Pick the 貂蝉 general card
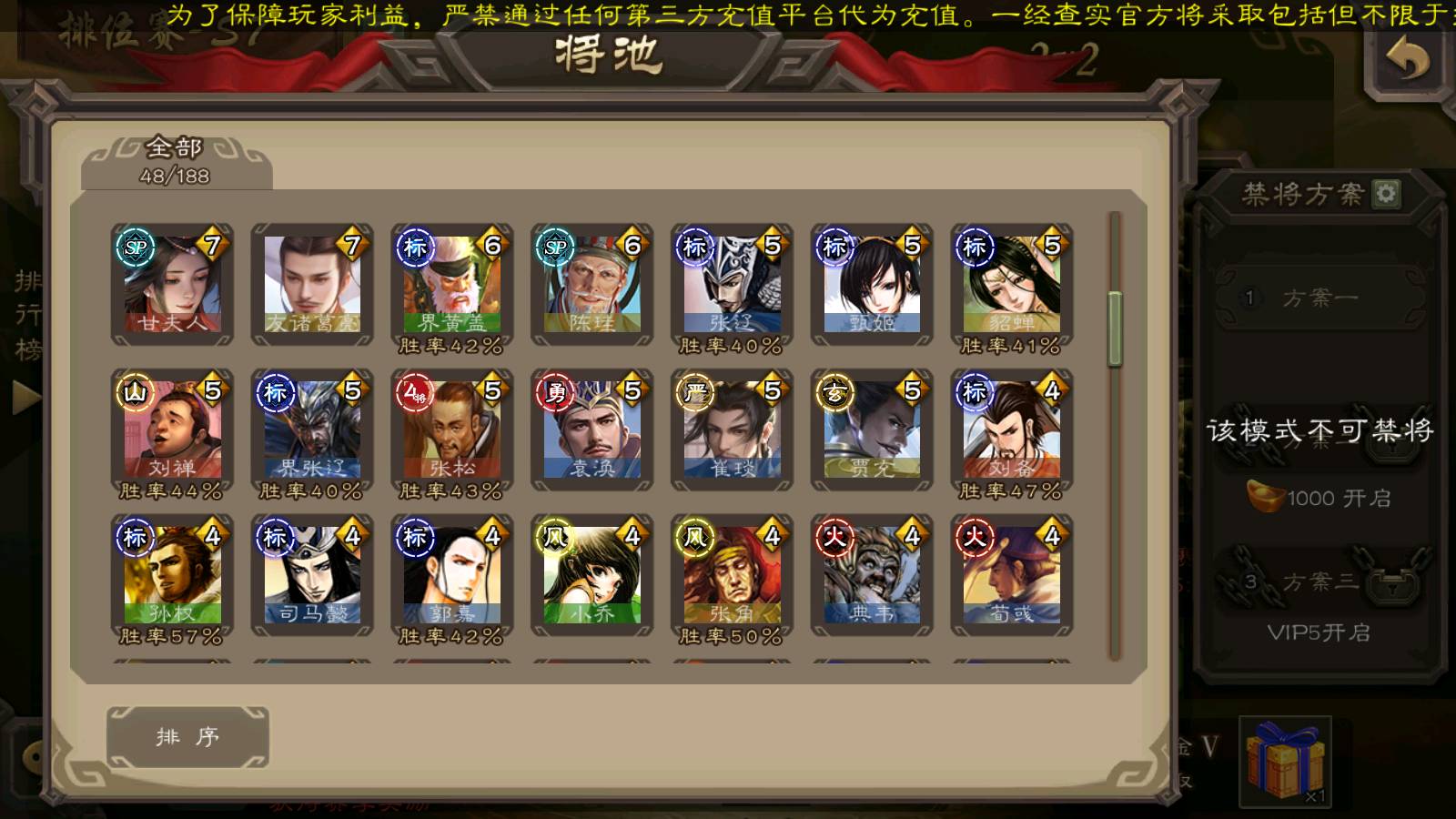Viewport: 1456px width, 819px height. click(1012, 285)
